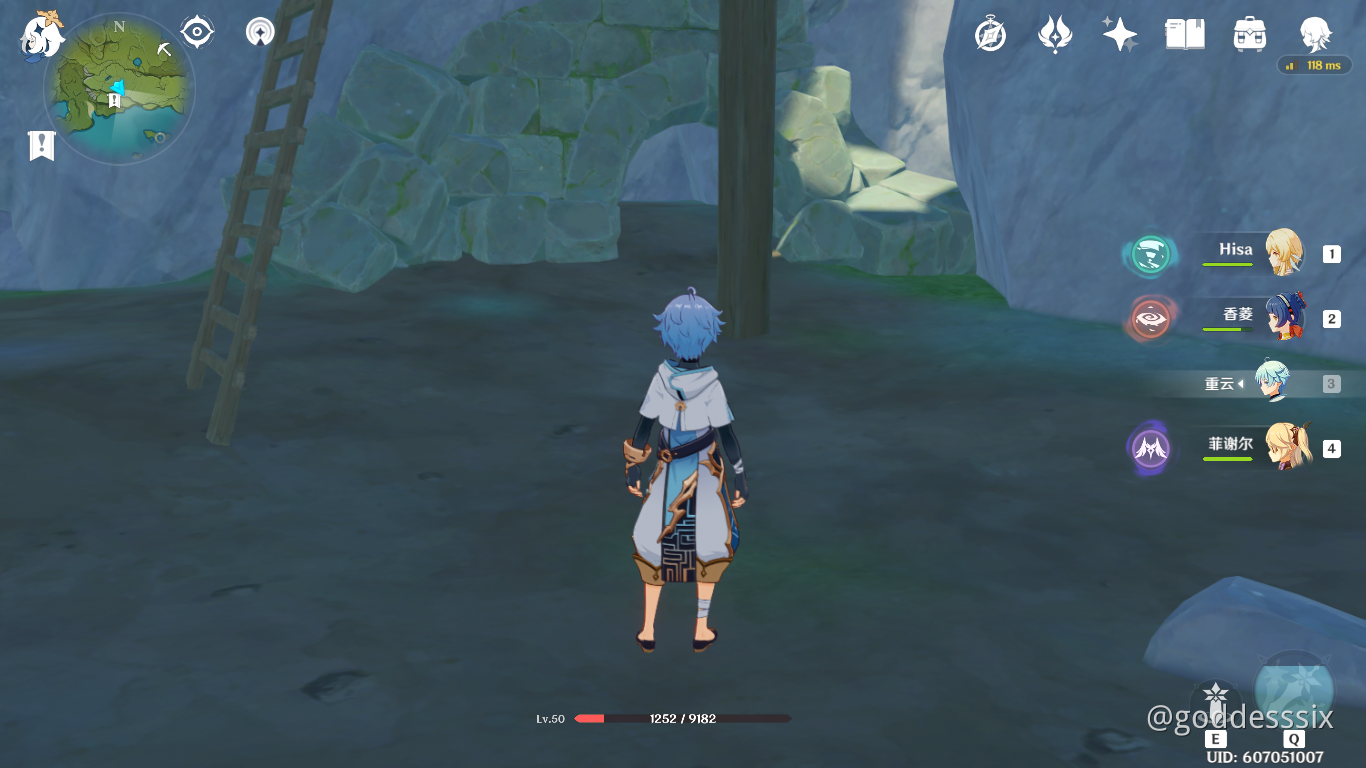
Task: Click the compass navigation icon
Action: (x=196, y=31)
